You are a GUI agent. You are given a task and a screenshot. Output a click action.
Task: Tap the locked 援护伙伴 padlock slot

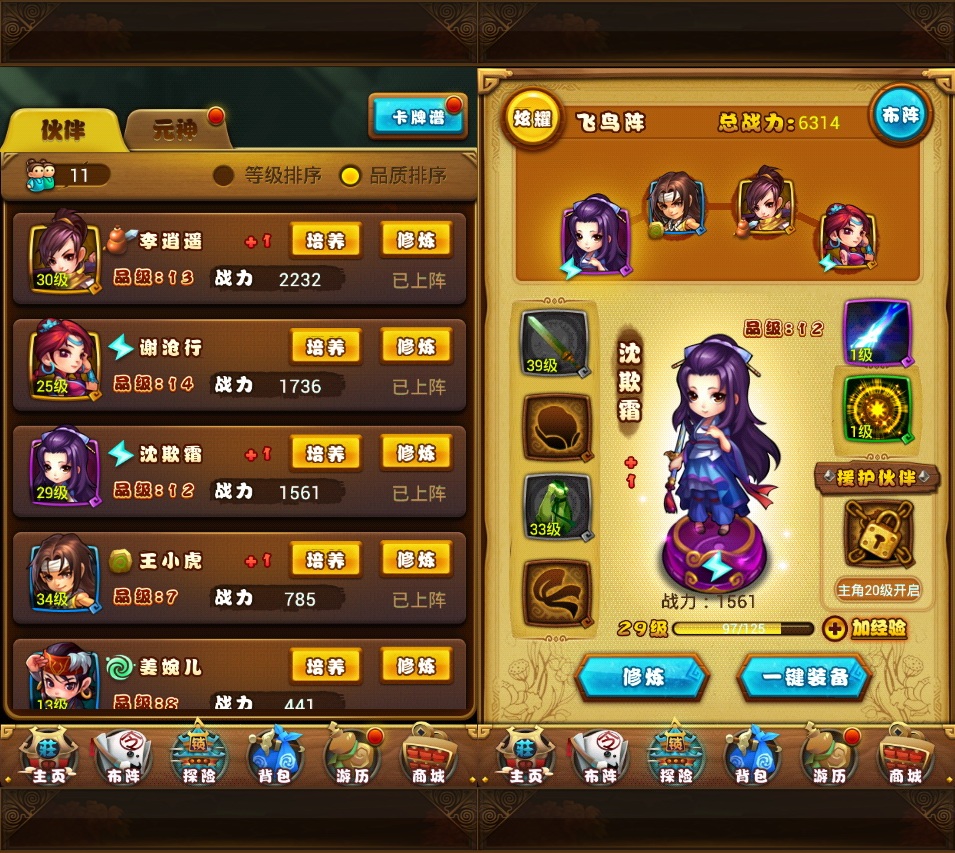click(x=877, y=532)
